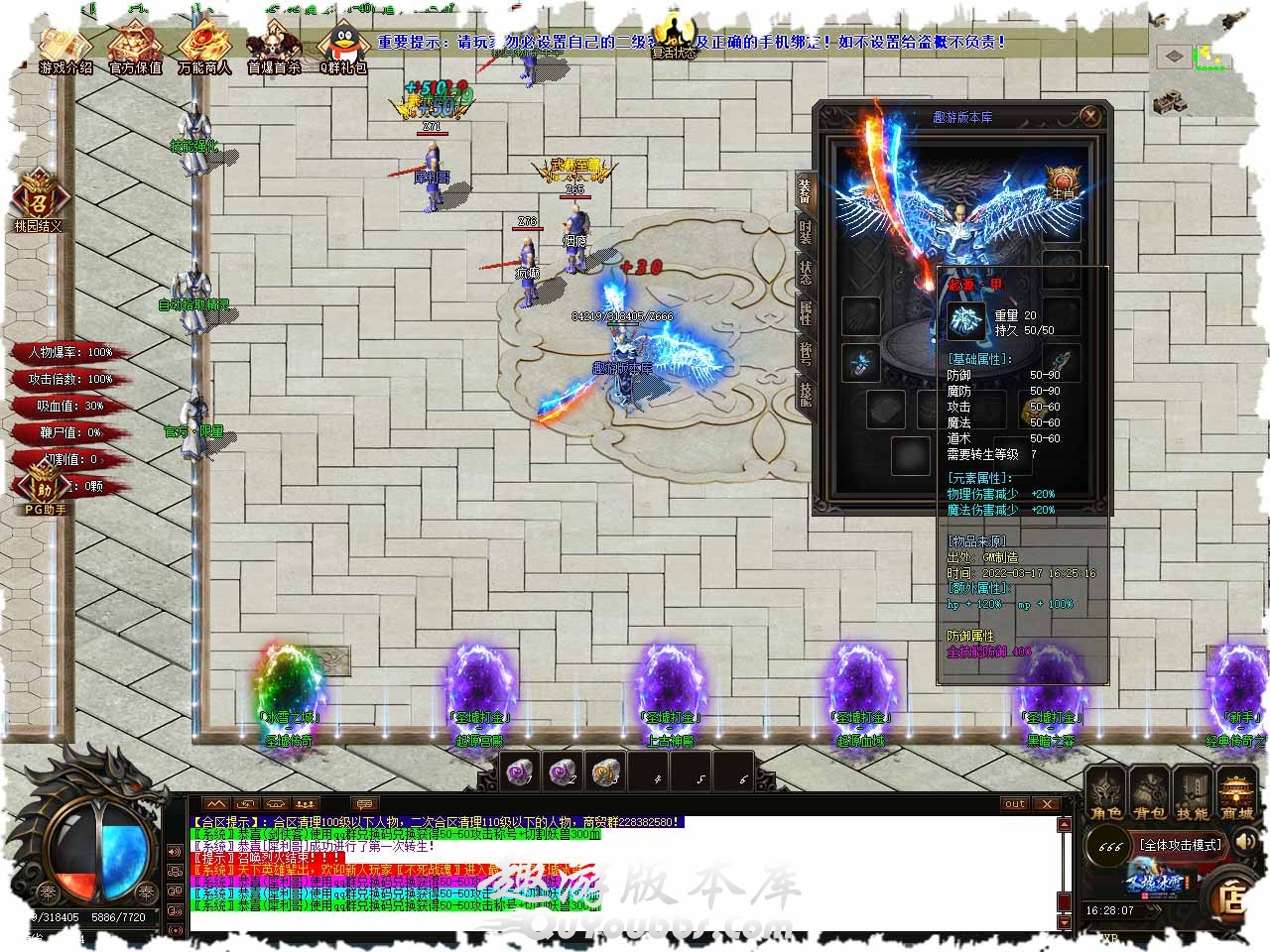Show the 首爆首杀 skull icon
The width and height of the screenshot is (1270, 952).
tap(273, 48)
